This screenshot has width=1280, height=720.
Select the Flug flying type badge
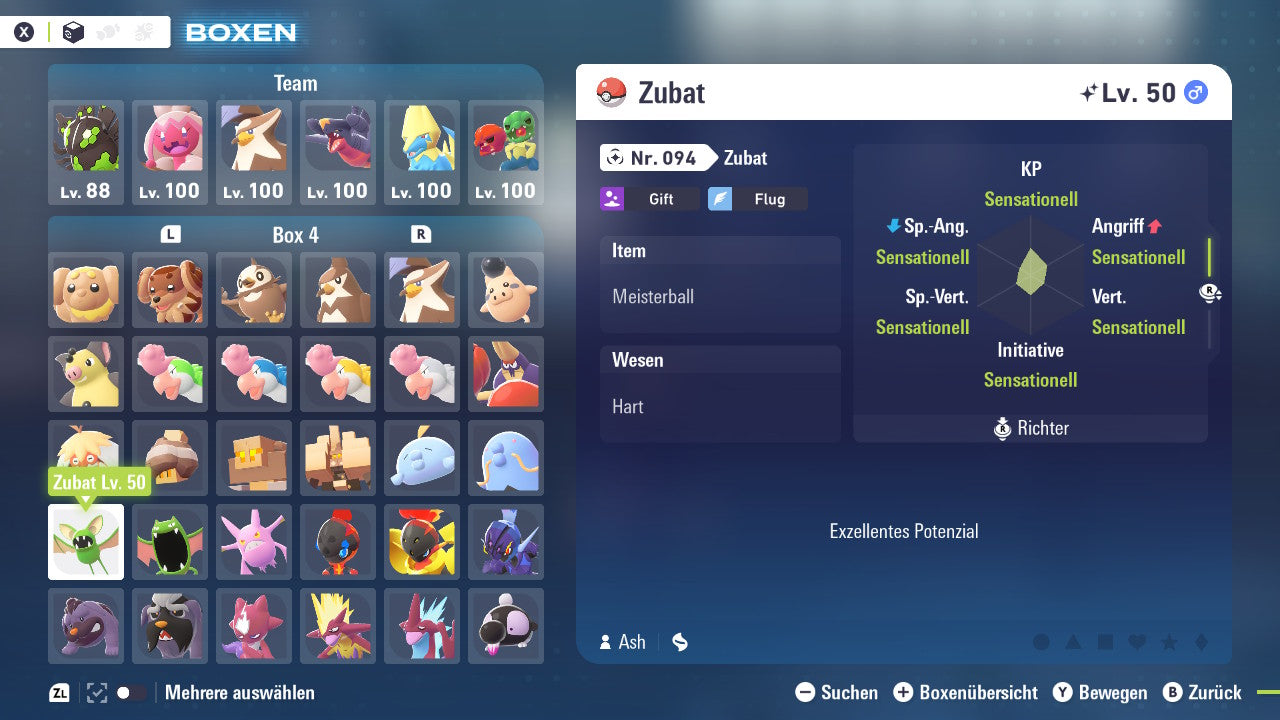(x=757, y=198)
